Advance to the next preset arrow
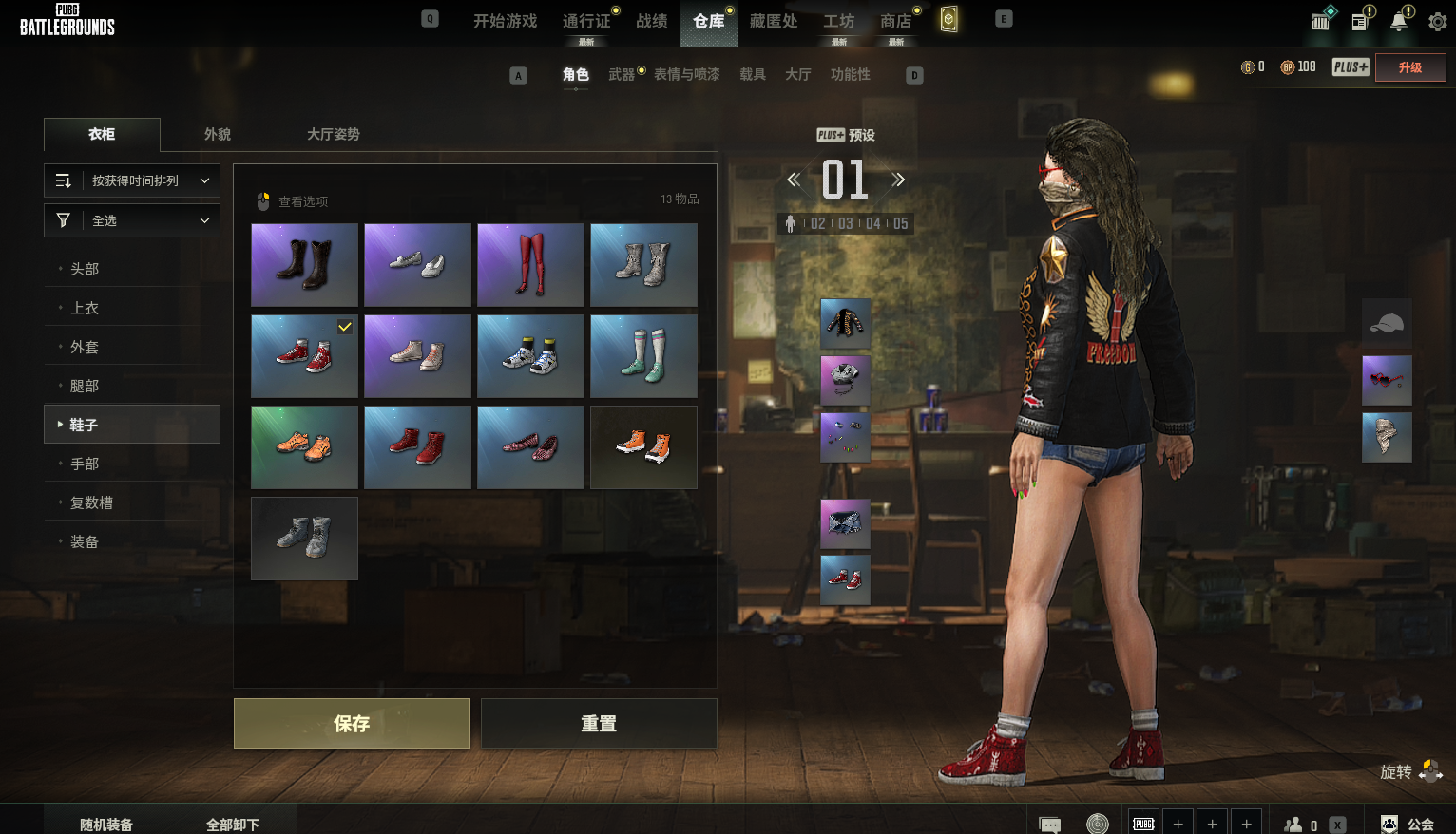This screenshot has height=834, width=1456. click(898, 180)
